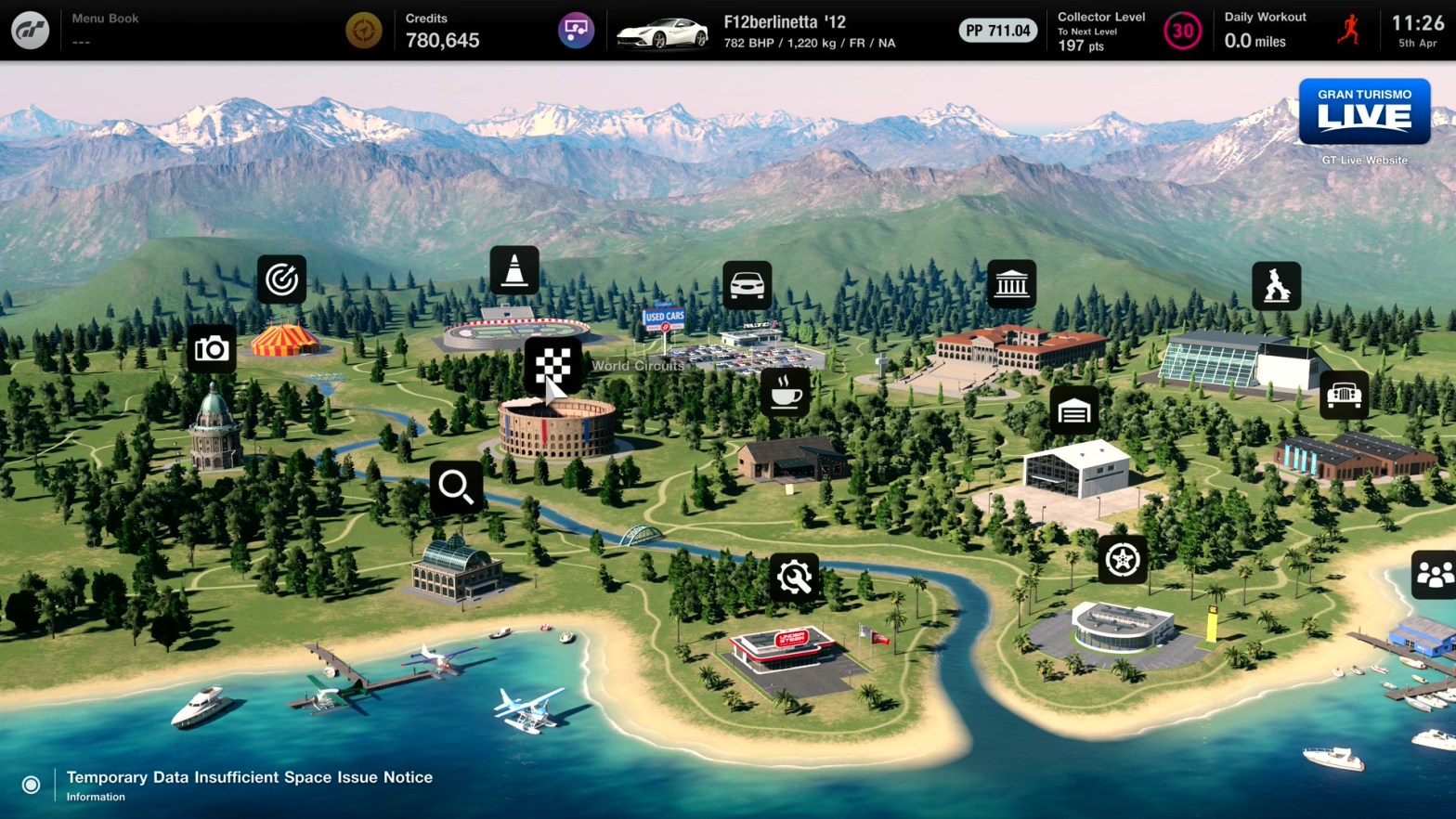The image size is (1456, 819).
Task: Visit the Tuning Shop wrench icon
Action: [x=794, y=578]
